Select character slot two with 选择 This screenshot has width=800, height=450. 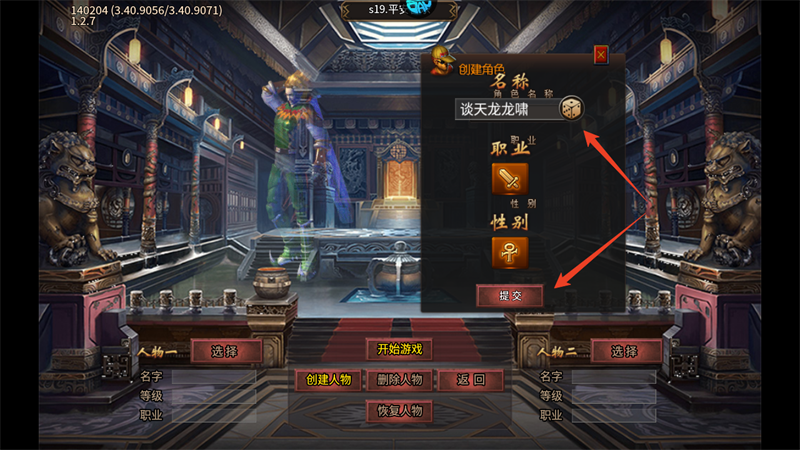pyautogui.click(x=625, y=351)
